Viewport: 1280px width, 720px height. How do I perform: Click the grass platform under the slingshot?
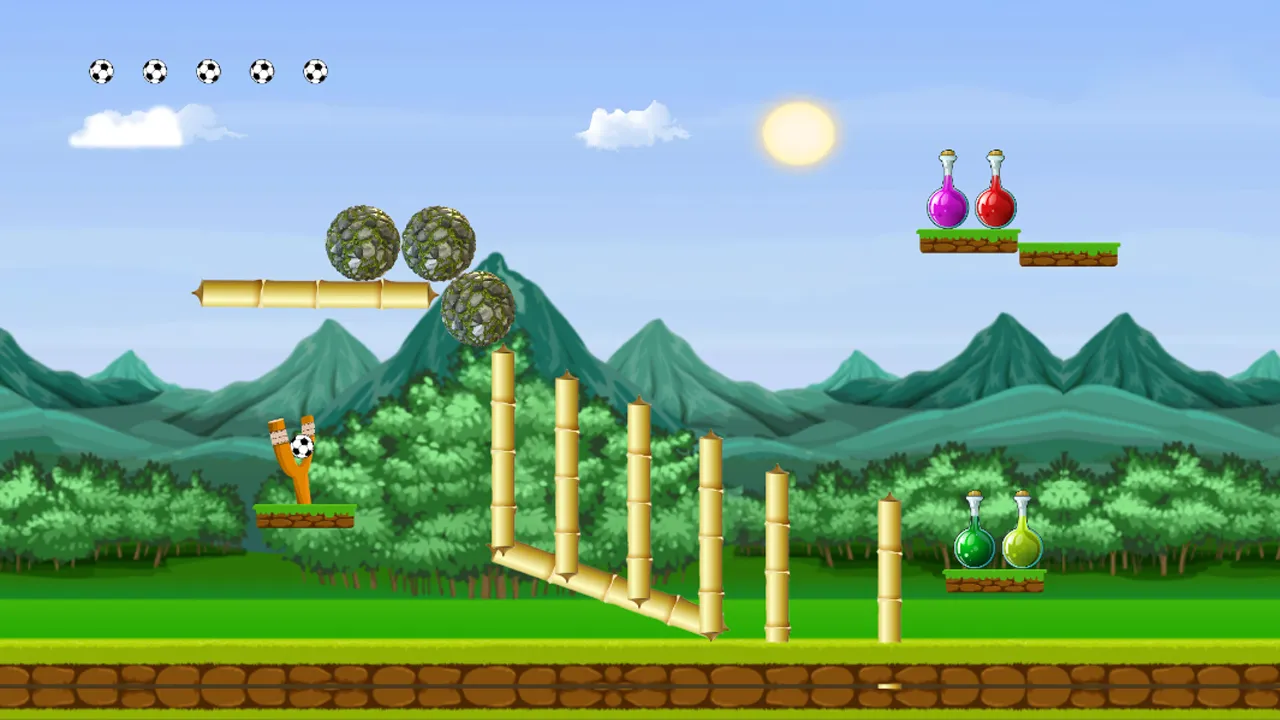coord(303,517)
